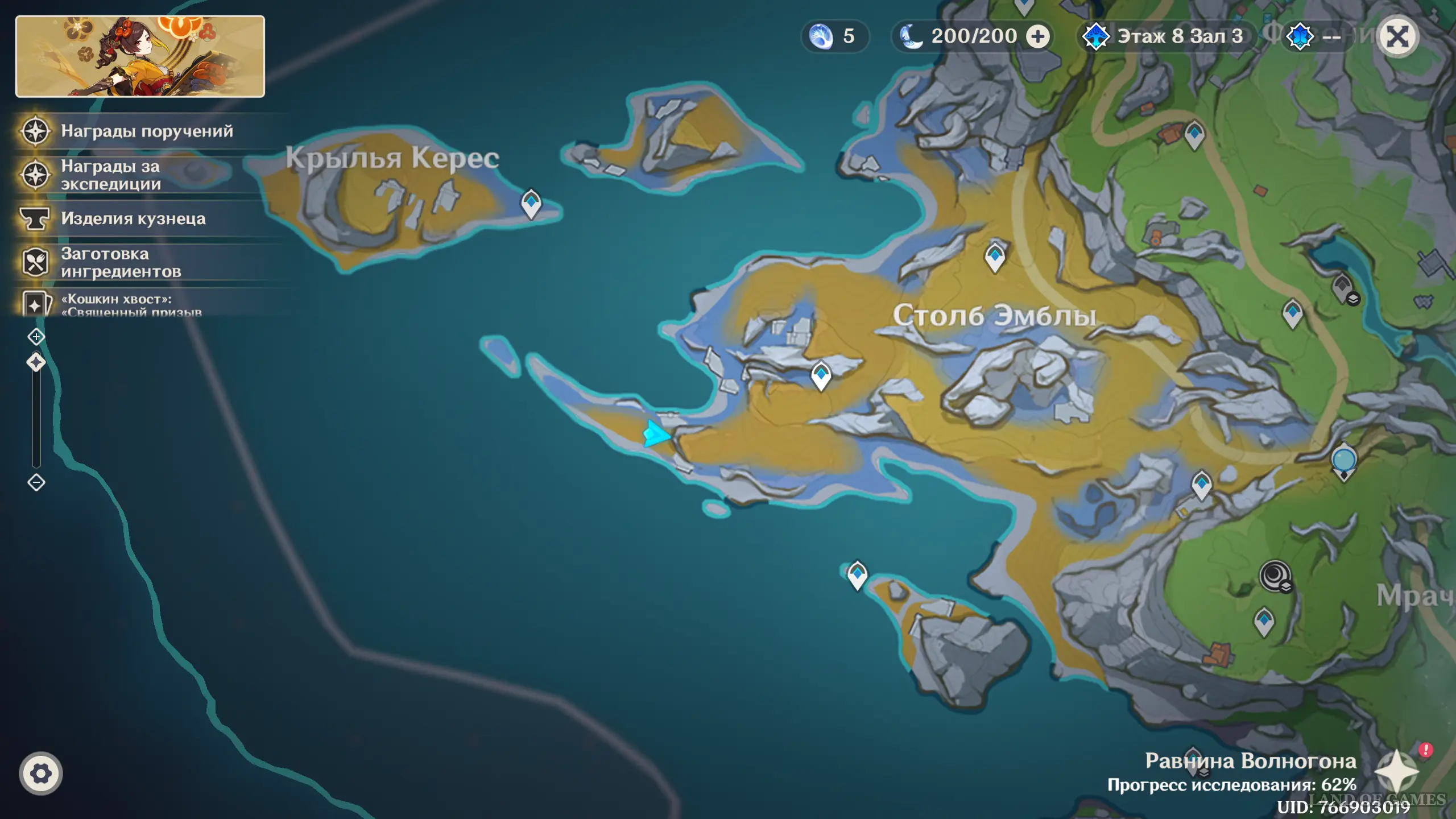Select the Statue of the Seven marker
Viewport: 1456px width, 819px height.
[x=1344, y=461]
